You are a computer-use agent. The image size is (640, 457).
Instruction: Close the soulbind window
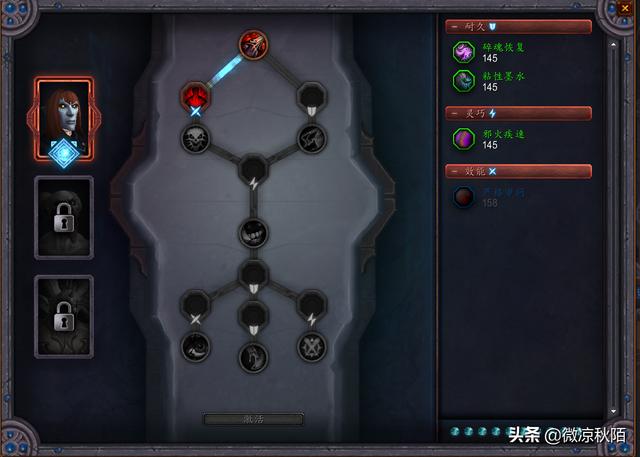tap(626, 9)
